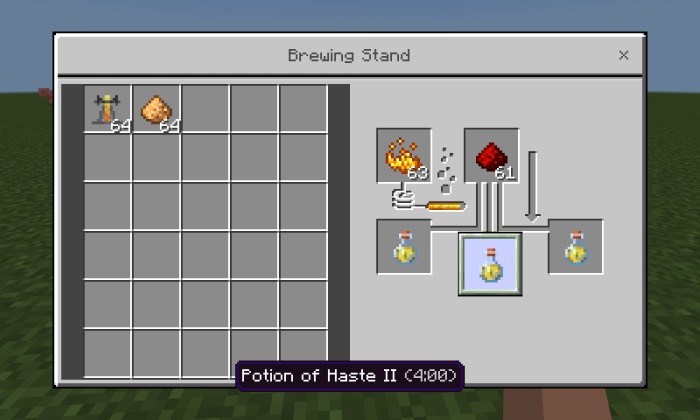Select the brewing stand item stack

click(107, 109)
